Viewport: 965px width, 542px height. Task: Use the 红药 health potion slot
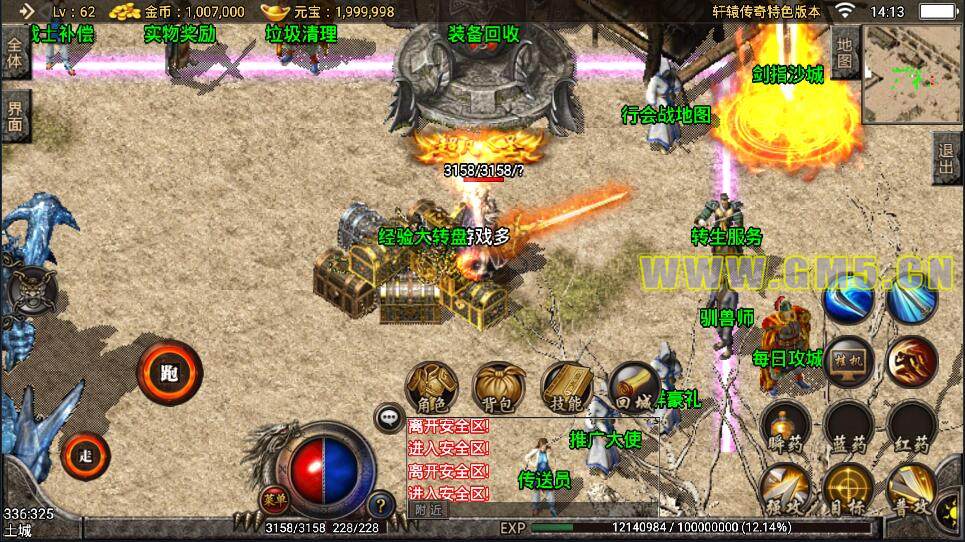point(911,427)
